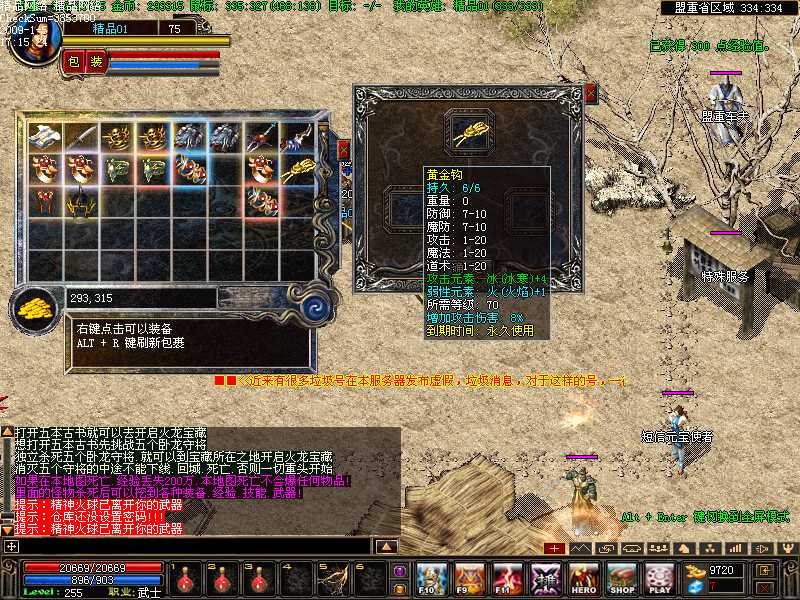Click the PLAY film reel button
This screenshot has height=600, width=800.
659,578
